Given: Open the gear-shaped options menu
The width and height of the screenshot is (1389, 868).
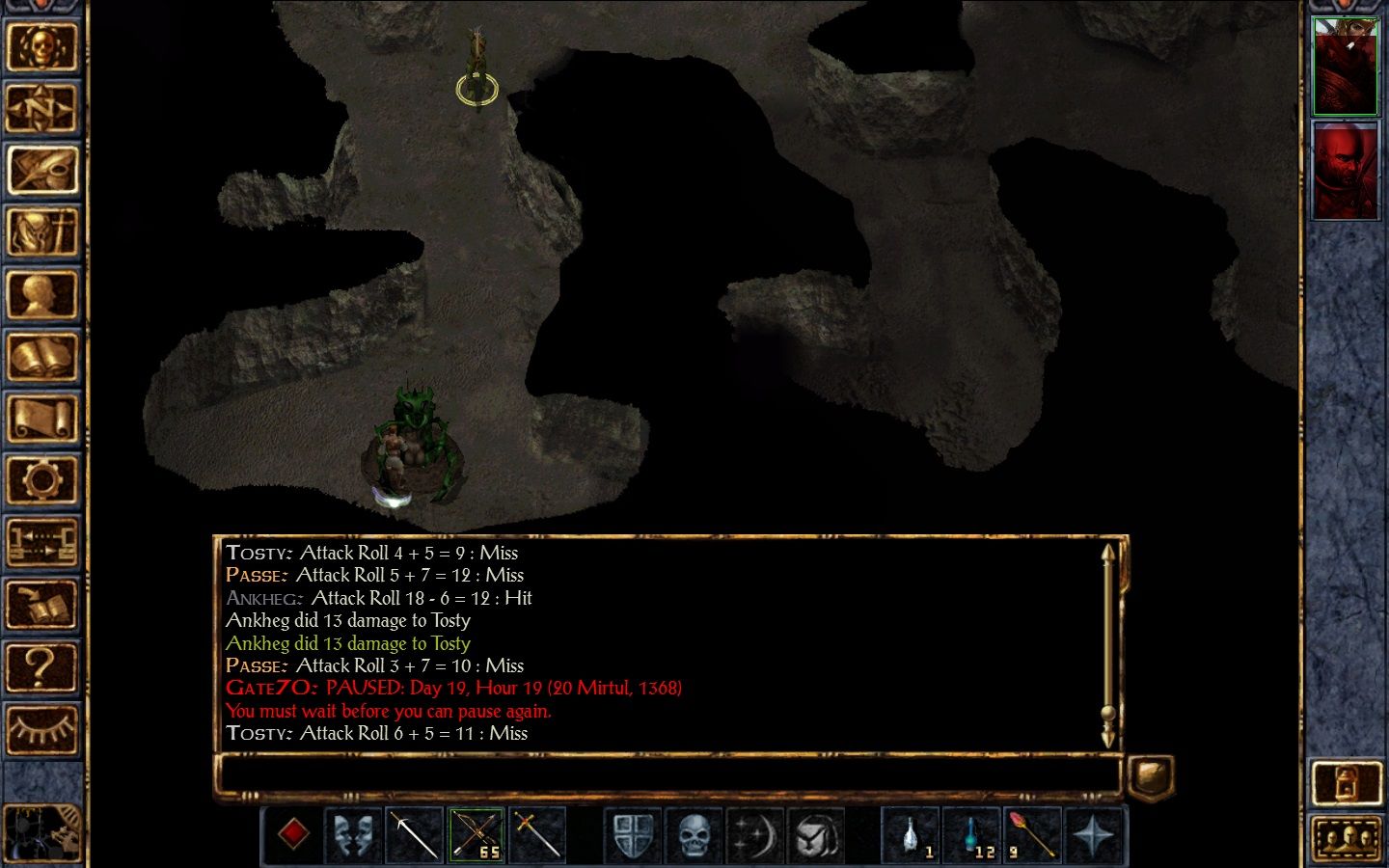Looking at the screenshot, I should point(41,480).
